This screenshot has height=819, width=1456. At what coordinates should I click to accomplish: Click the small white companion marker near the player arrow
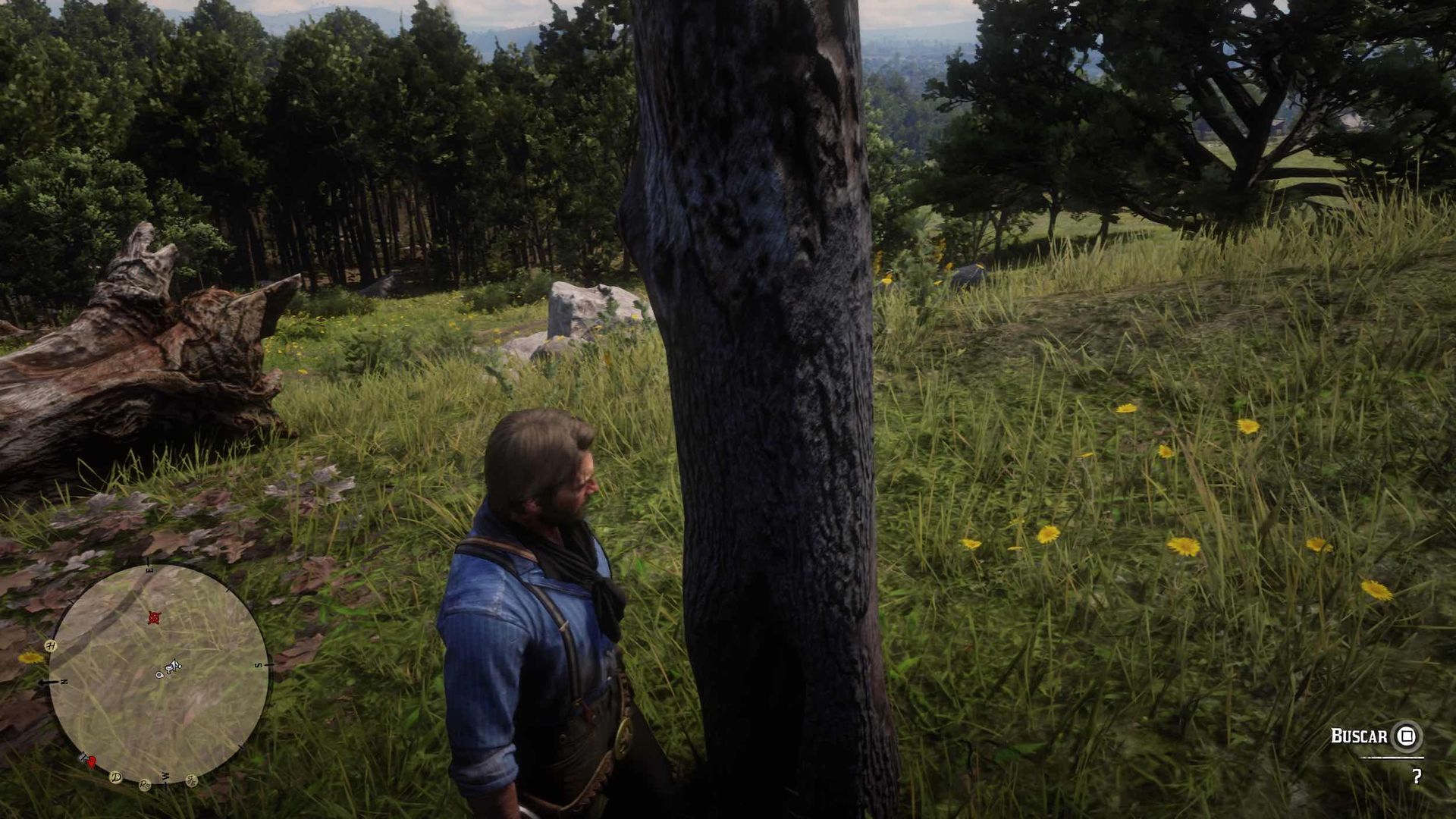pyautogui.click(x=158, y=675)
